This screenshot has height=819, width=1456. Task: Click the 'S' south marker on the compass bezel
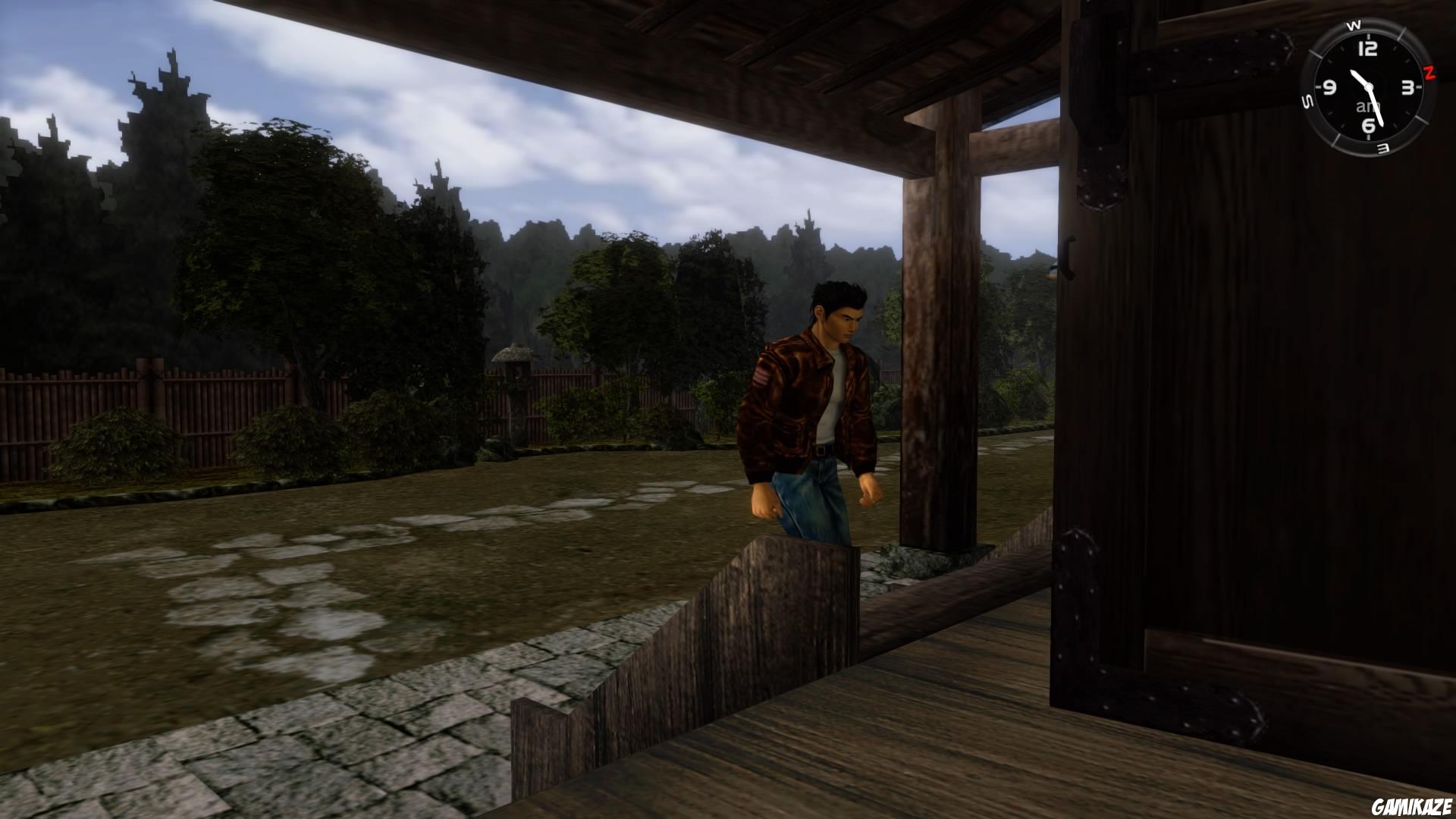point(1307,101)
